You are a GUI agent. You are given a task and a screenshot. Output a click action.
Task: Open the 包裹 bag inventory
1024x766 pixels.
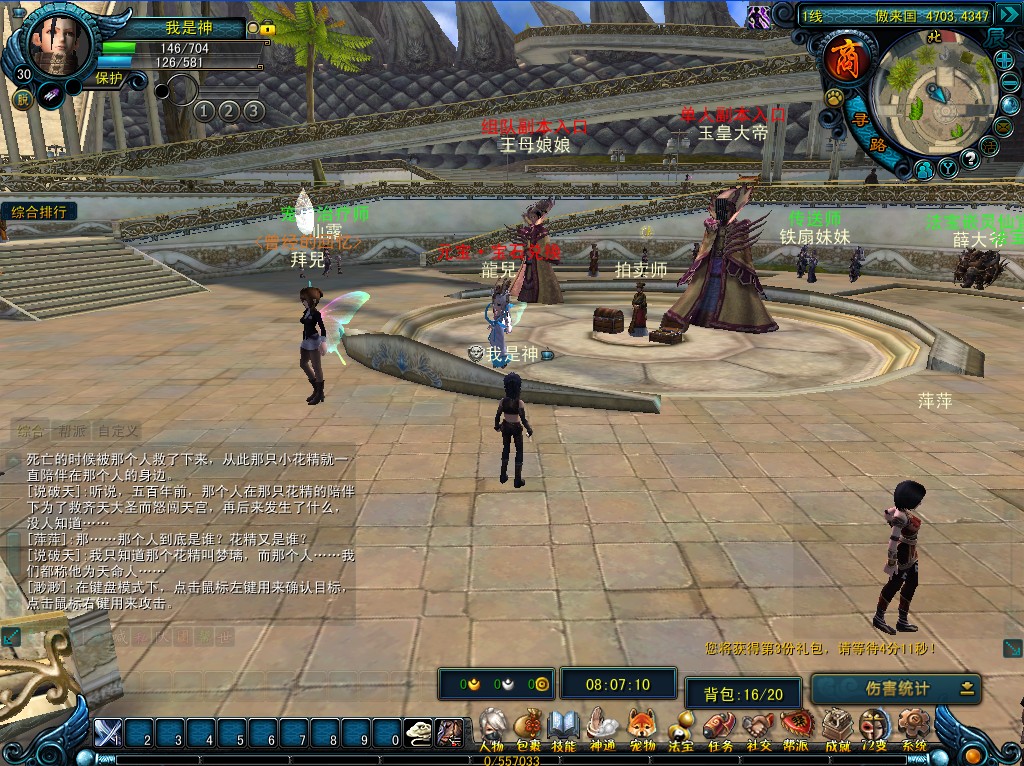point(528,727)
